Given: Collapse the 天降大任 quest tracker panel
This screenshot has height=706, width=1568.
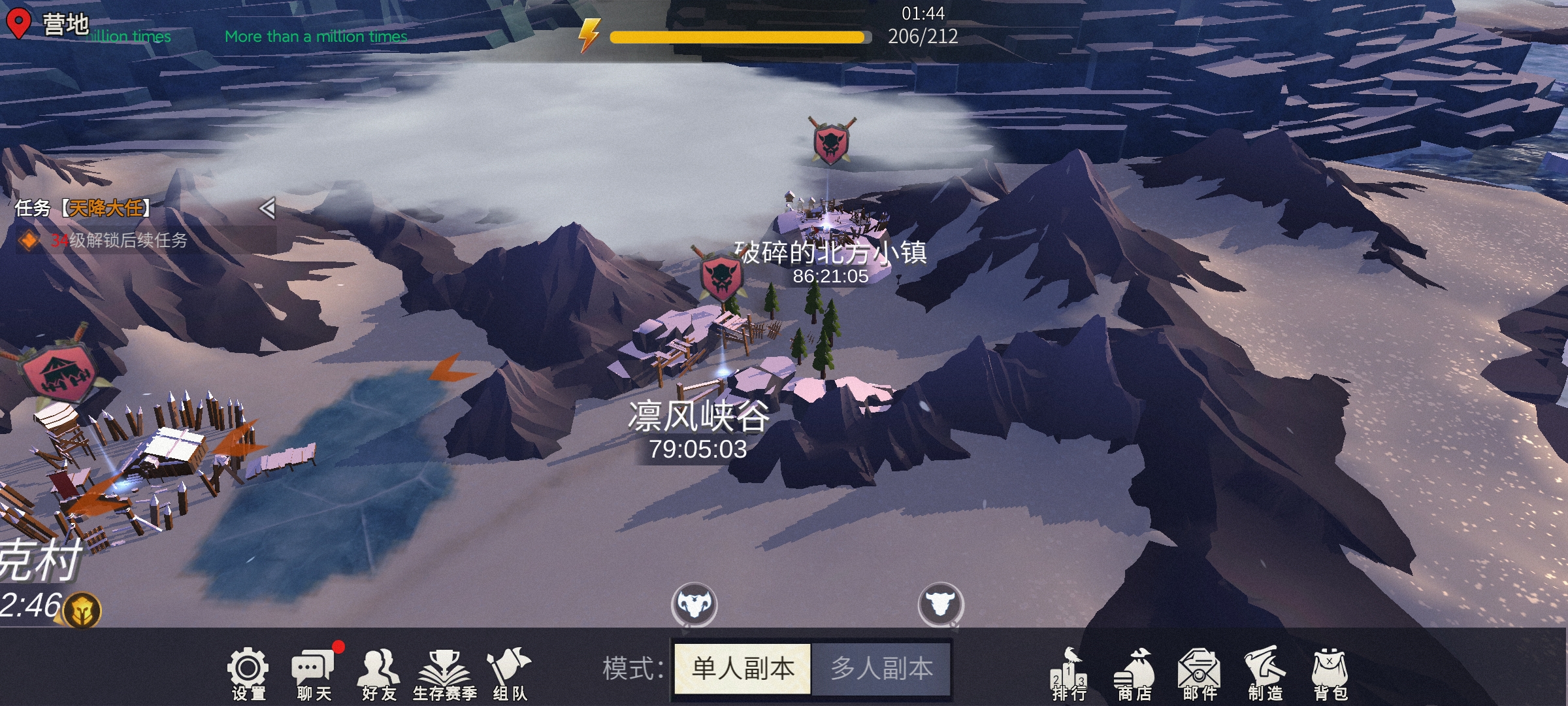Looking at the screenshot, I should (269, 208).
